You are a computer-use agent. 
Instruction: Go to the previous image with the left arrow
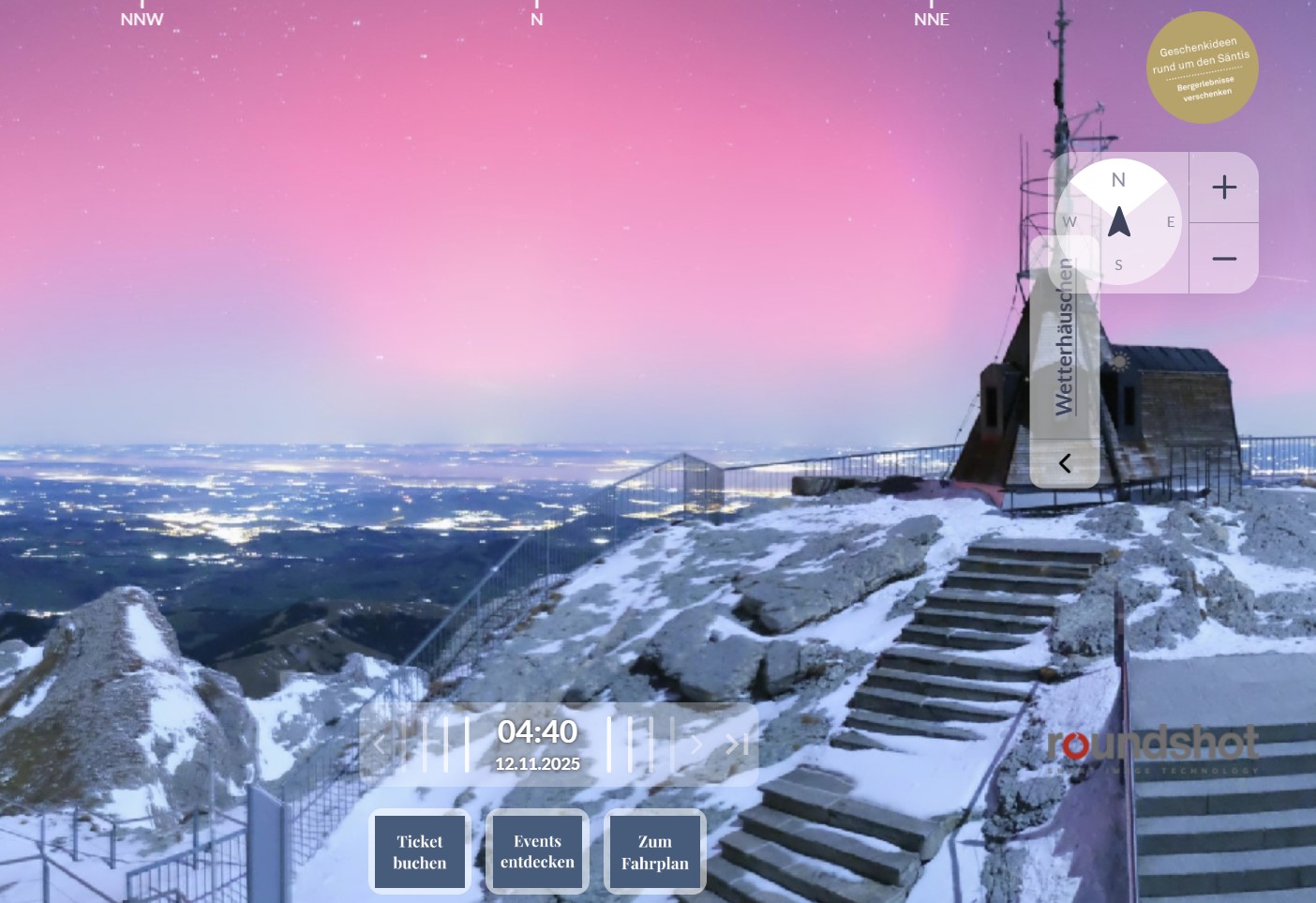pyautogui.click(x=379, y=745)
